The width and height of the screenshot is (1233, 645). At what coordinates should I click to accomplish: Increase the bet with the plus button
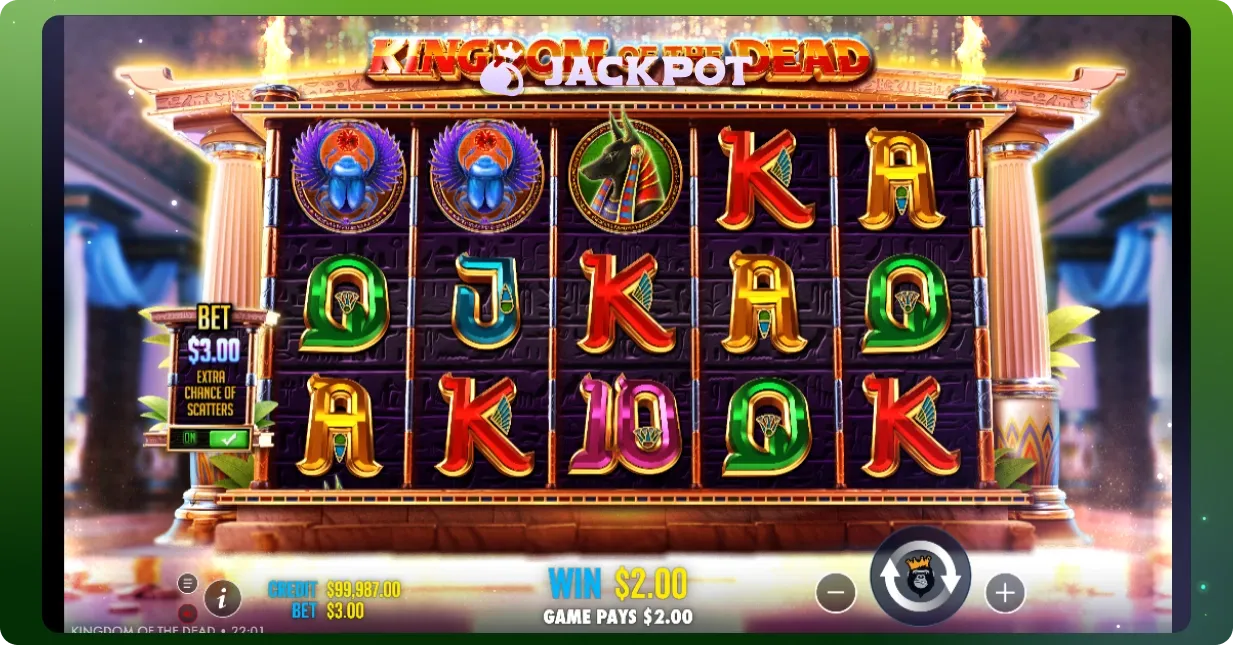(1005, 593)
